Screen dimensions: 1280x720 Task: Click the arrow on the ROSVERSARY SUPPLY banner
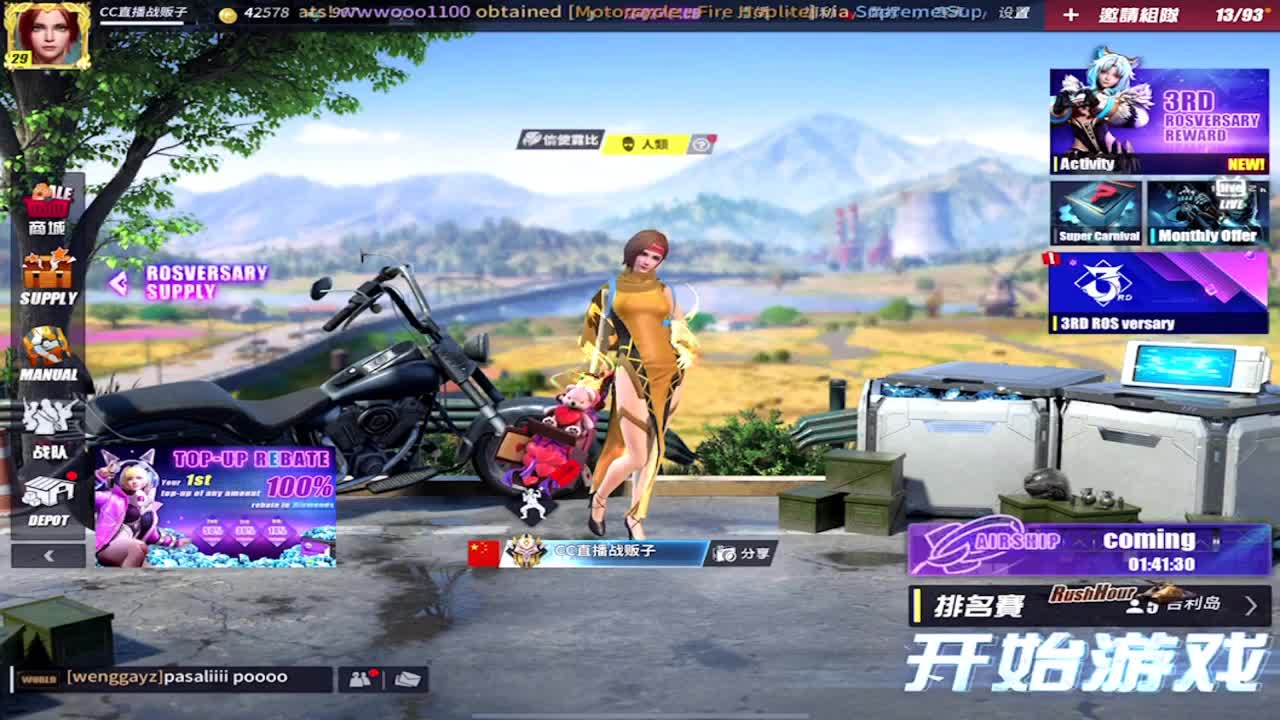[x=117, y=283]
